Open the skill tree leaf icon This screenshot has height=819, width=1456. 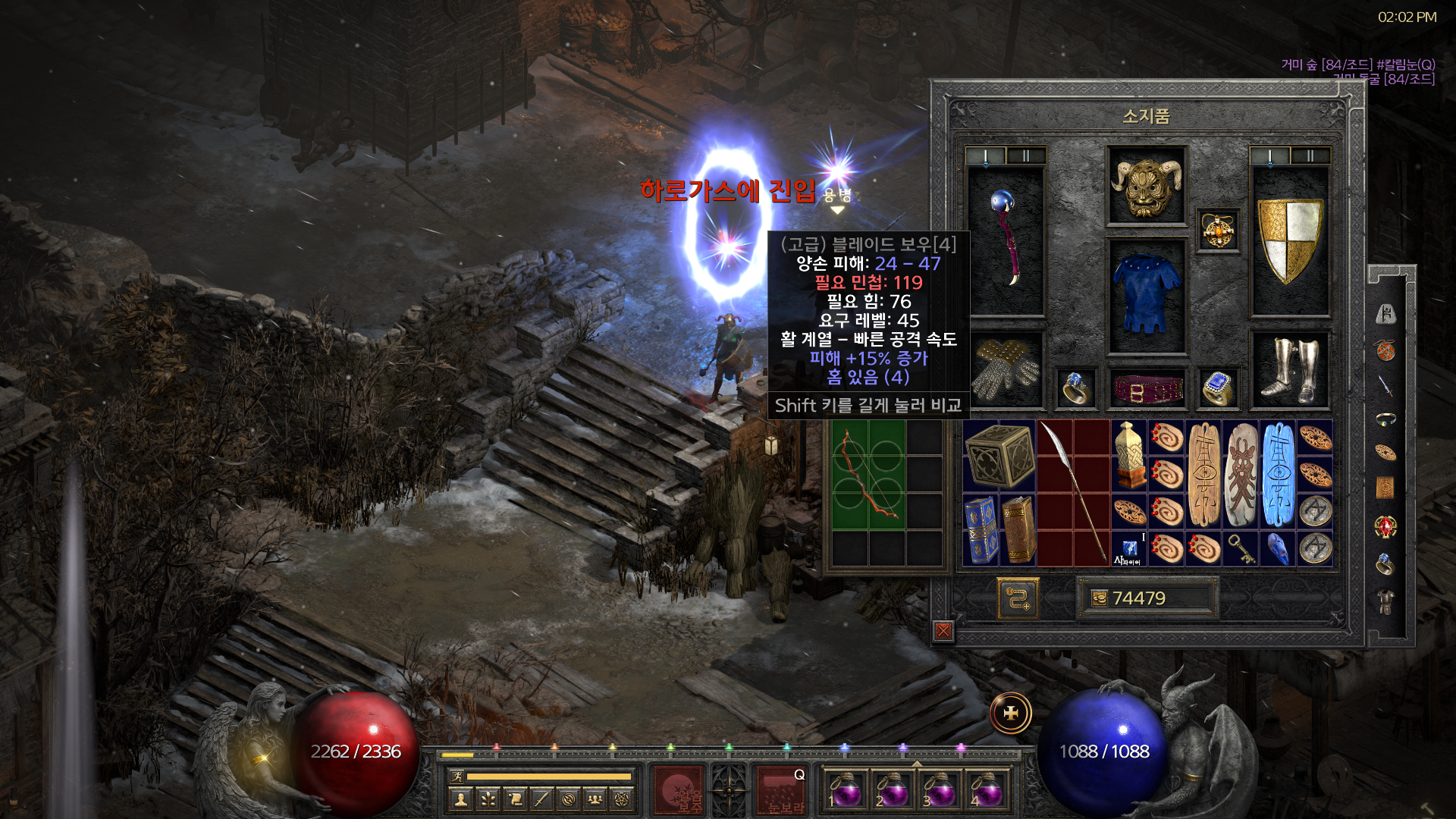tap(488, 799)
